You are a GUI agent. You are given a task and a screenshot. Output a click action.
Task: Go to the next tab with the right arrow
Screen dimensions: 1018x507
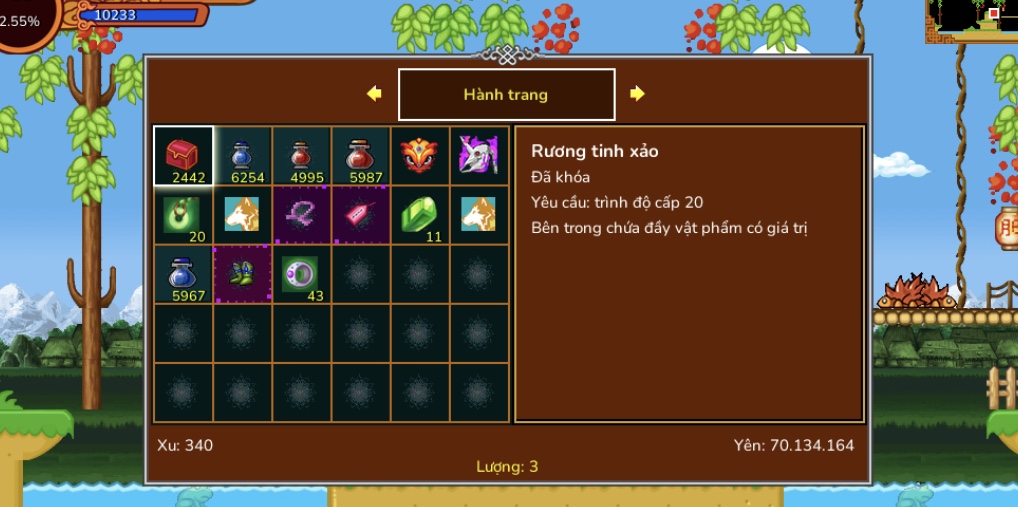tap(637, 94)
